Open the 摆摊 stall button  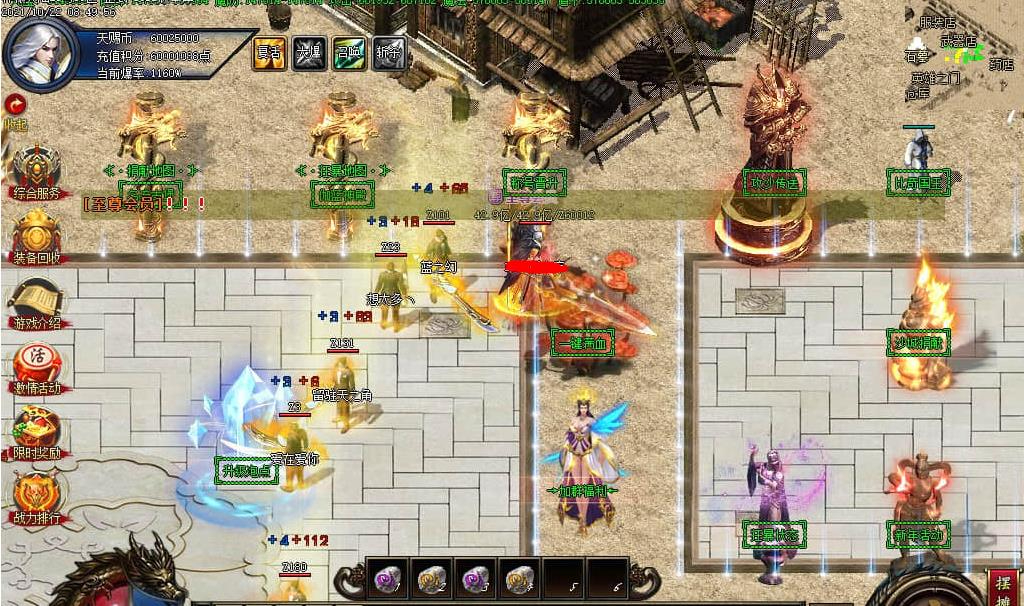[x=1003, y=588]
